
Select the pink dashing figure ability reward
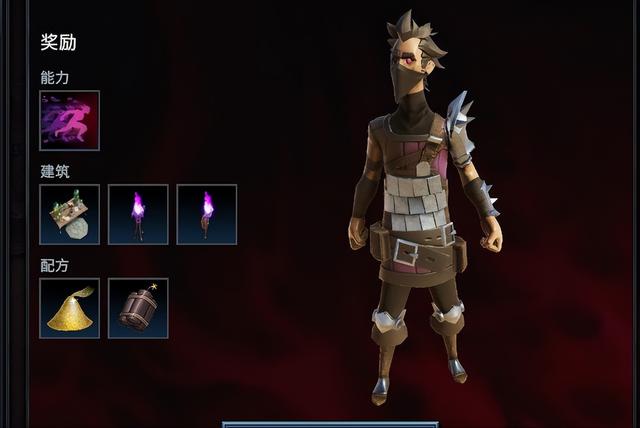(x=70, y=121)
